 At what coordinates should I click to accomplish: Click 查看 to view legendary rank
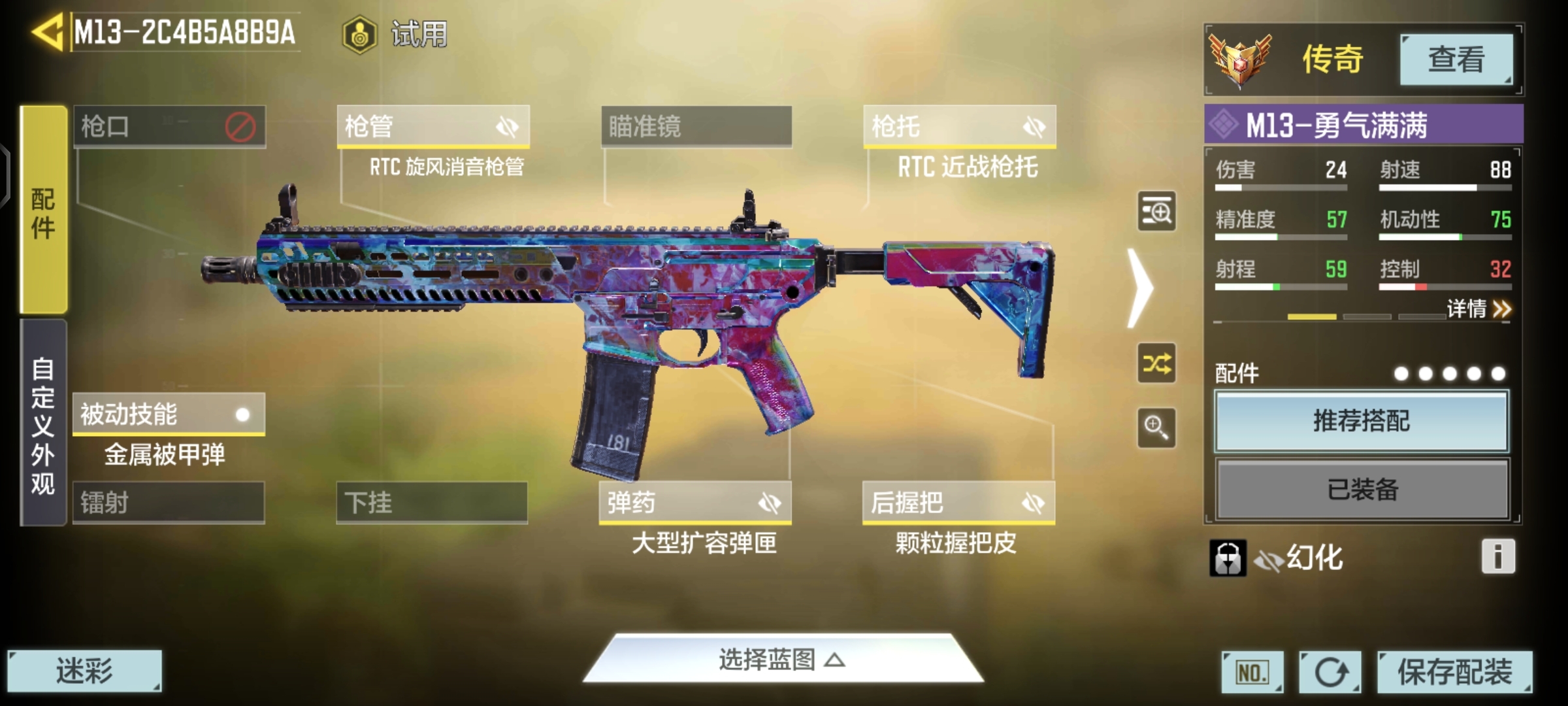pos(1456,59)
